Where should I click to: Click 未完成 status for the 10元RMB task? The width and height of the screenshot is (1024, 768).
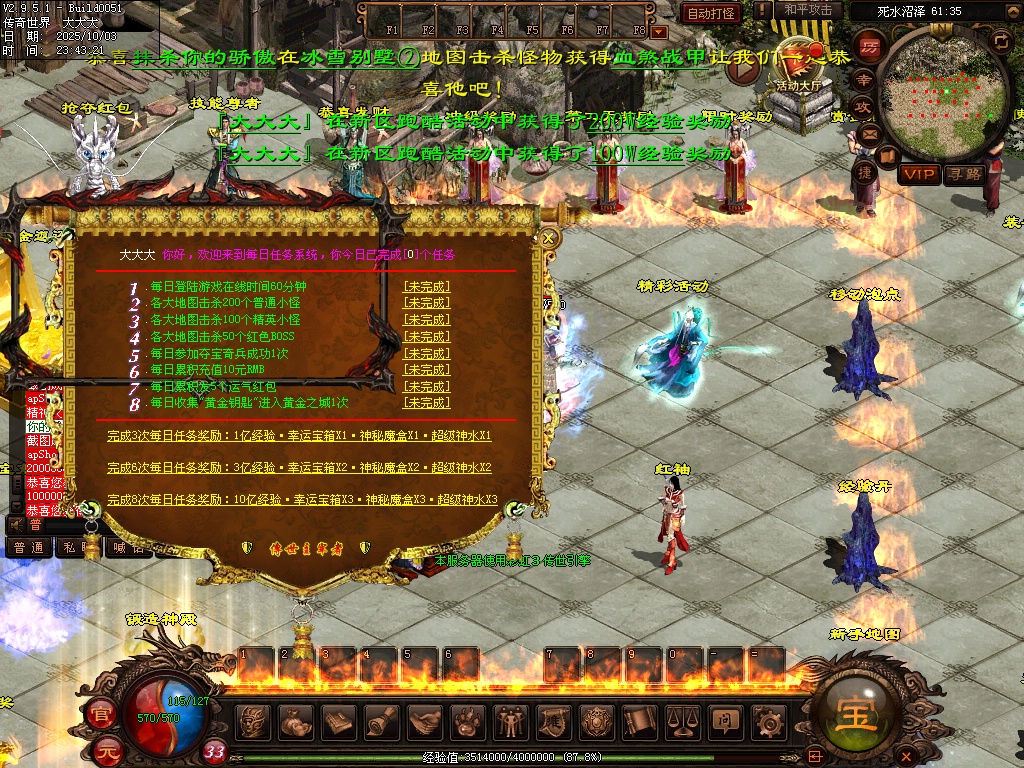coord(426,370)
